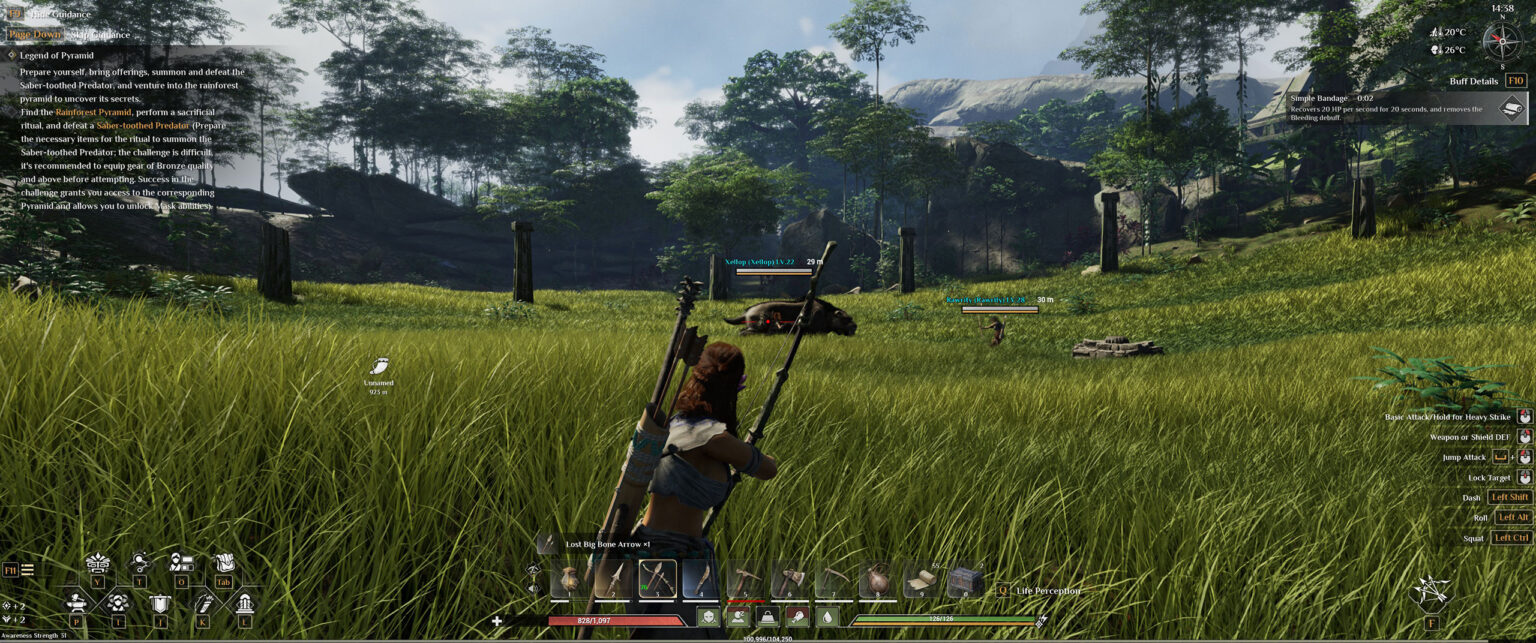This screenshot has height=643, width=1536.
Task: Select the storage chest hotbar slot
Action: click(x=965, y=580)
